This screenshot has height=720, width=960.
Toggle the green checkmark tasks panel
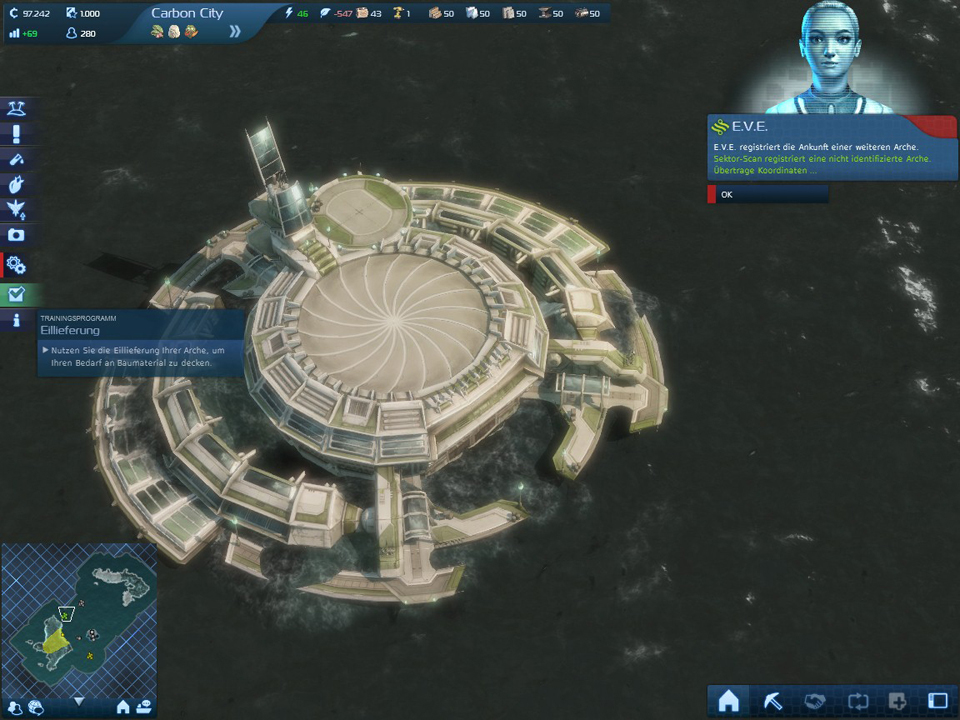16,295
